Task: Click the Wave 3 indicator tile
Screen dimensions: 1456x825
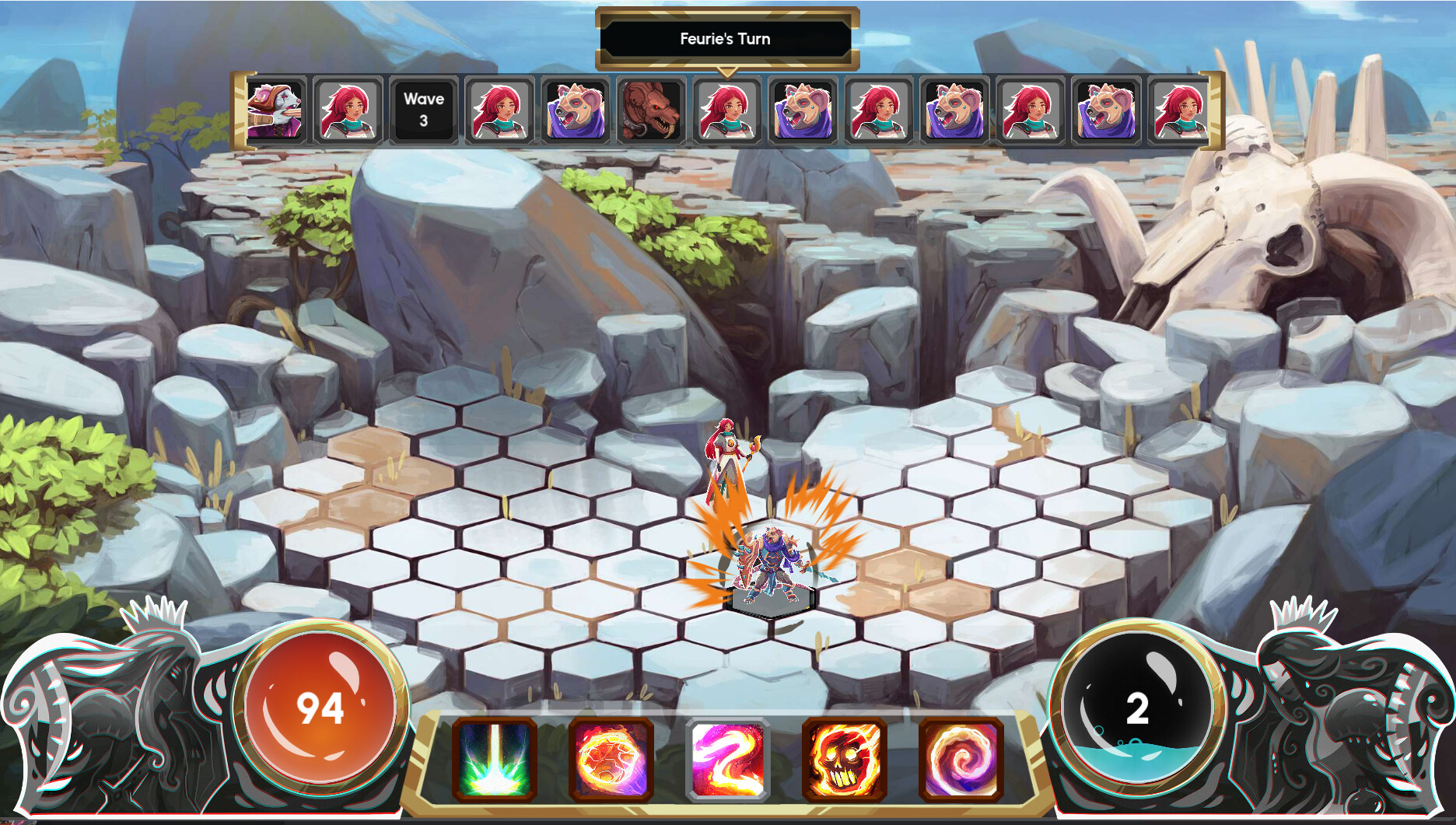Action: tap(422, 109)
